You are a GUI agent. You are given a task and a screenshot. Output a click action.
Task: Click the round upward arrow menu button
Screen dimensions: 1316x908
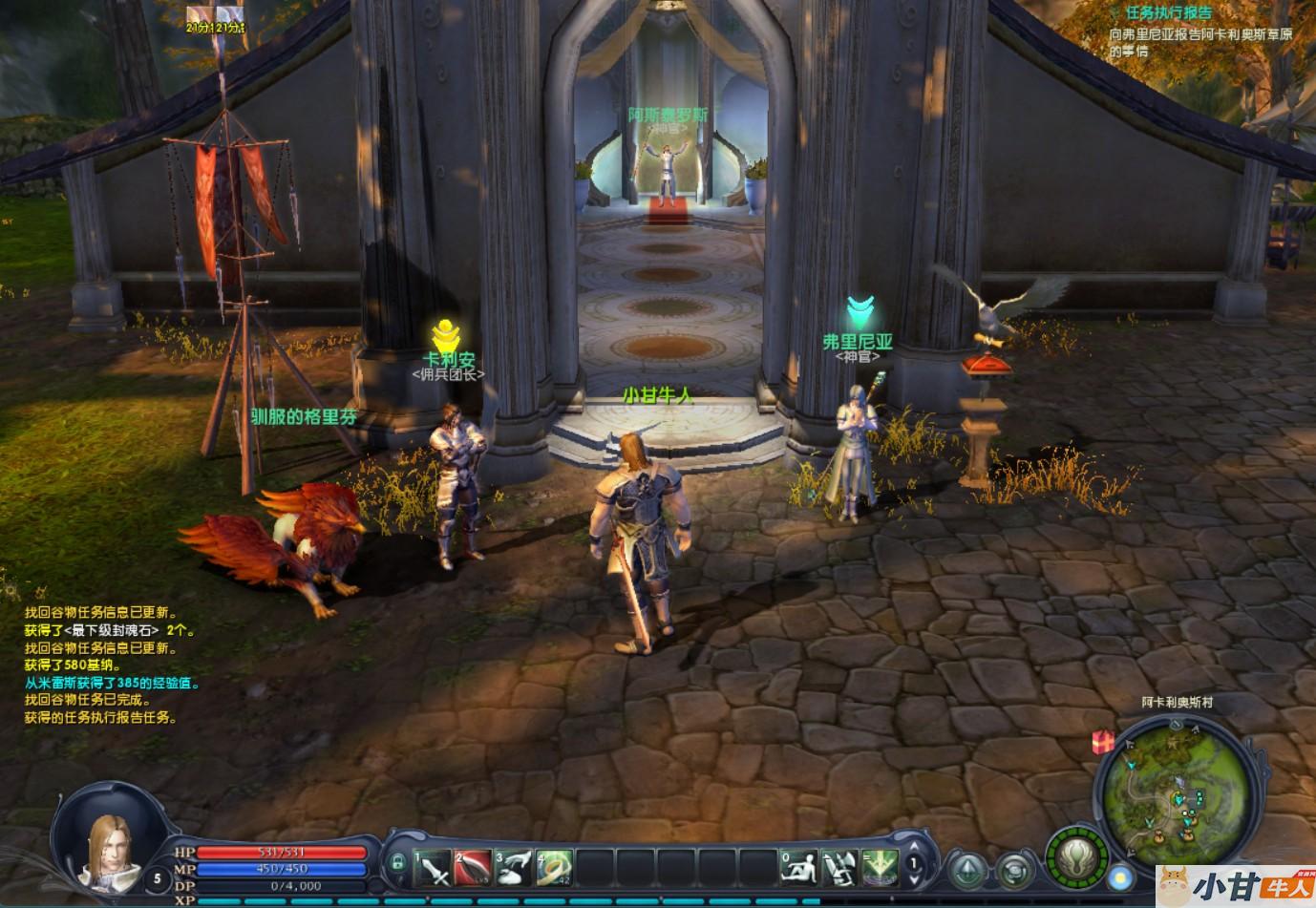[968, 870]
